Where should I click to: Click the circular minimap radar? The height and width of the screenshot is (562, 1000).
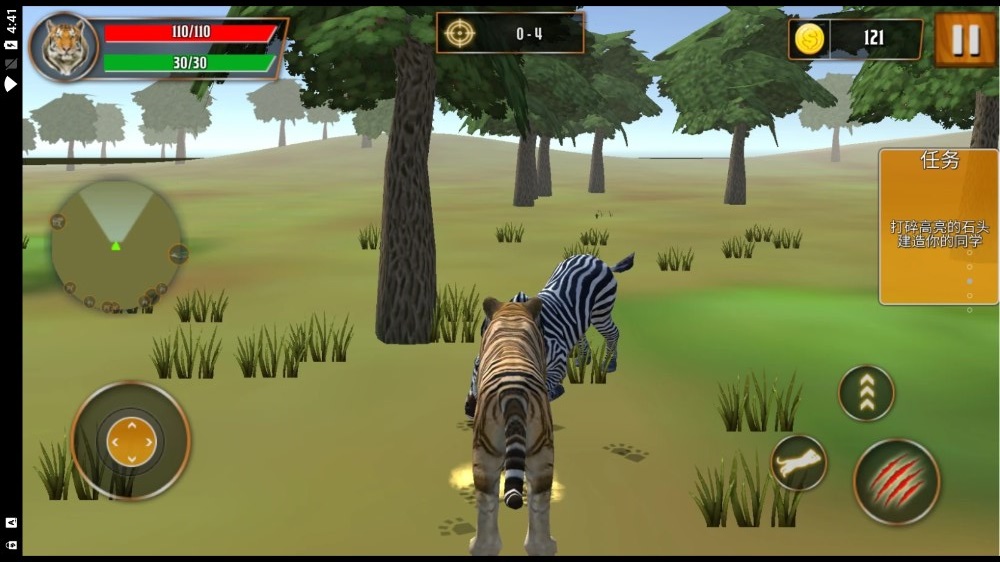[116, 246]
